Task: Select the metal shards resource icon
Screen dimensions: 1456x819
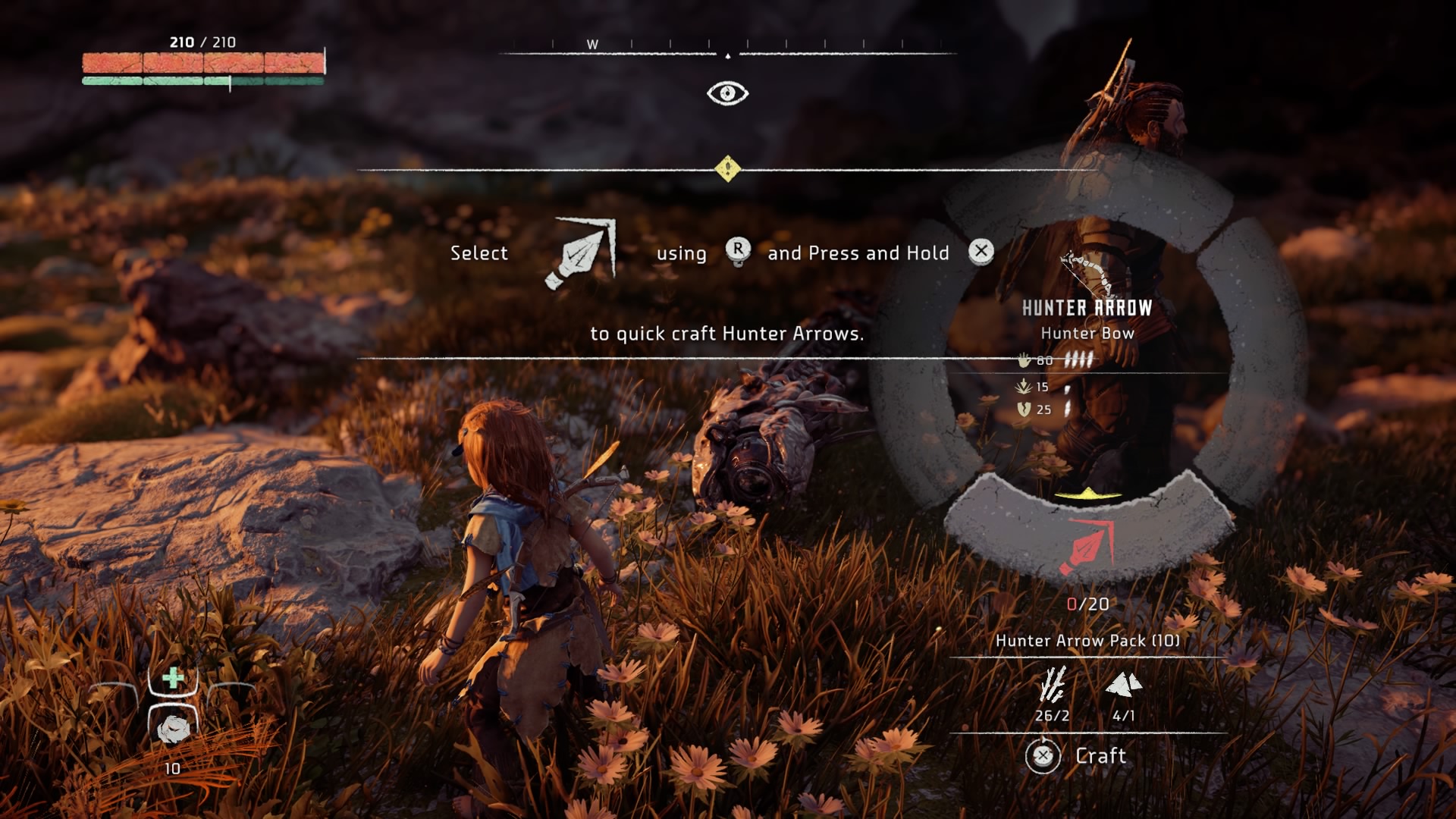Action: pyautogui.click(x=1124, y=685)
